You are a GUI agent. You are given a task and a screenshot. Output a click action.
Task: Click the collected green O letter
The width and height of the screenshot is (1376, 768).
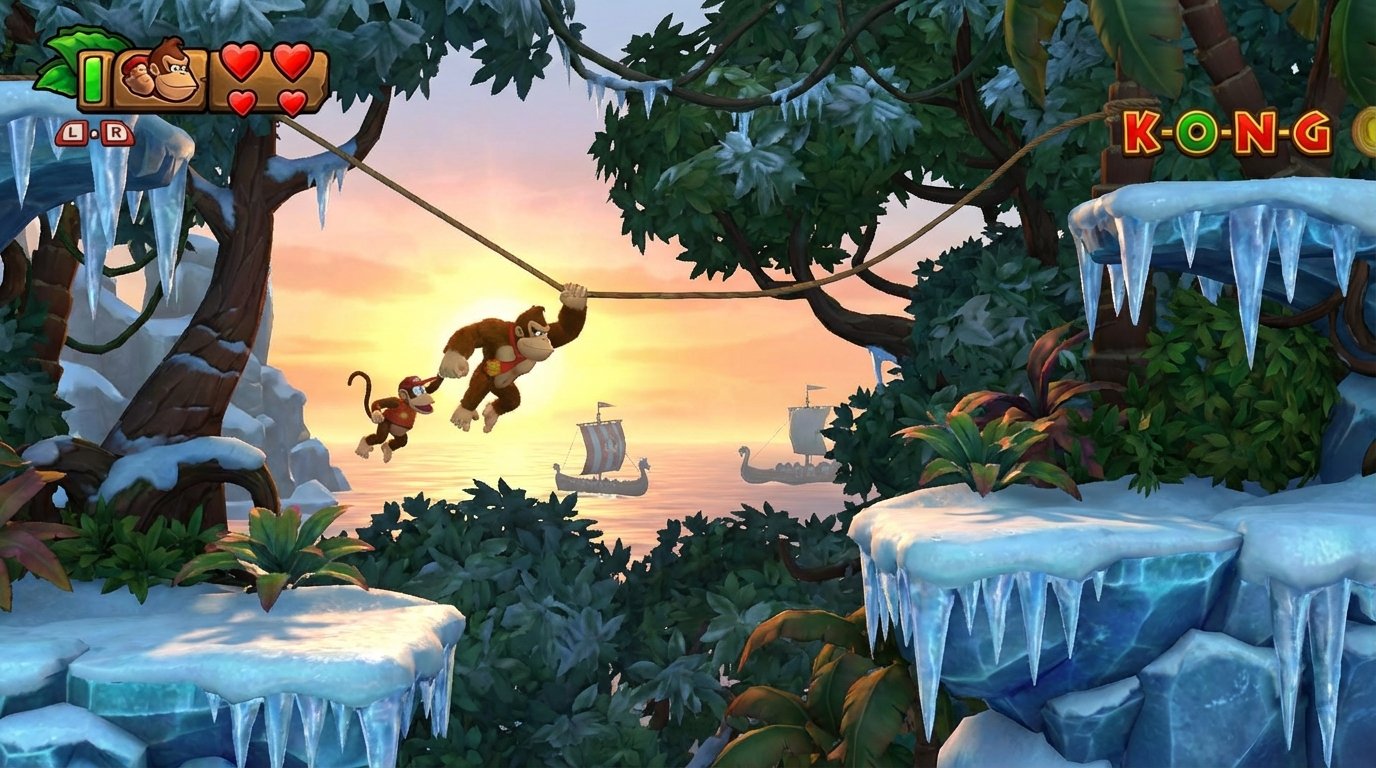coord(1197,132)
